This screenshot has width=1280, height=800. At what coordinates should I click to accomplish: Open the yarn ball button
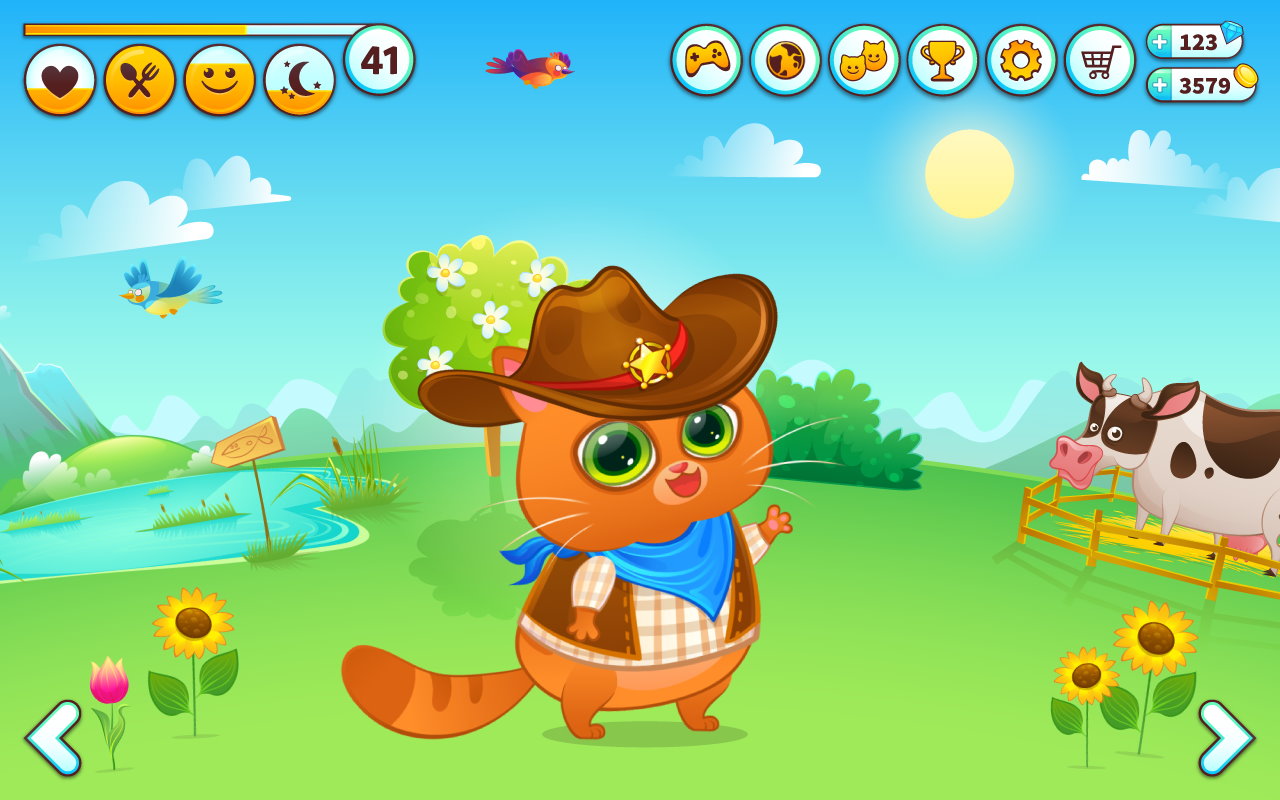785,60
